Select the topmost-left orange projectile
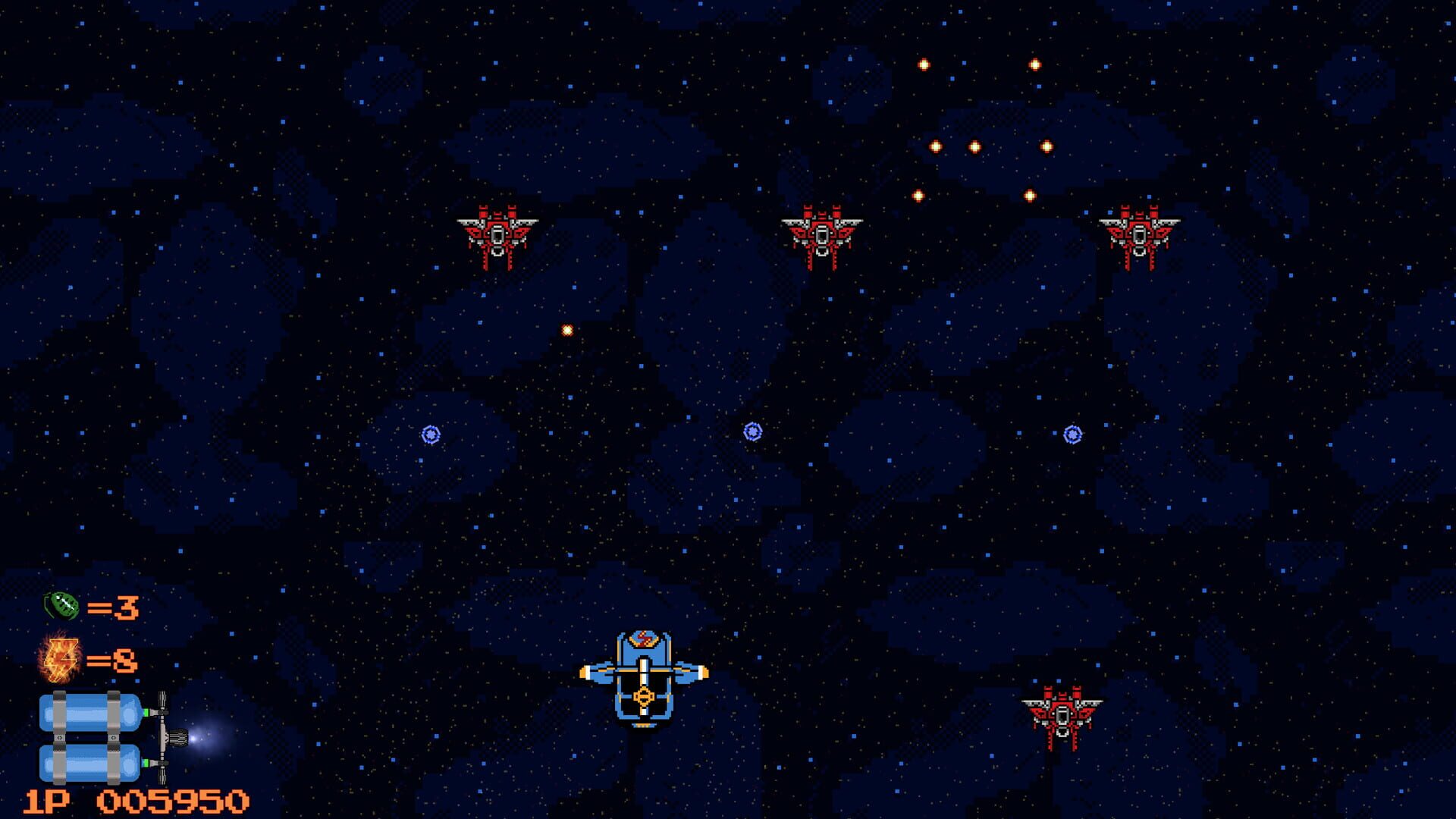1456x819 pixels. pos(923,66)
